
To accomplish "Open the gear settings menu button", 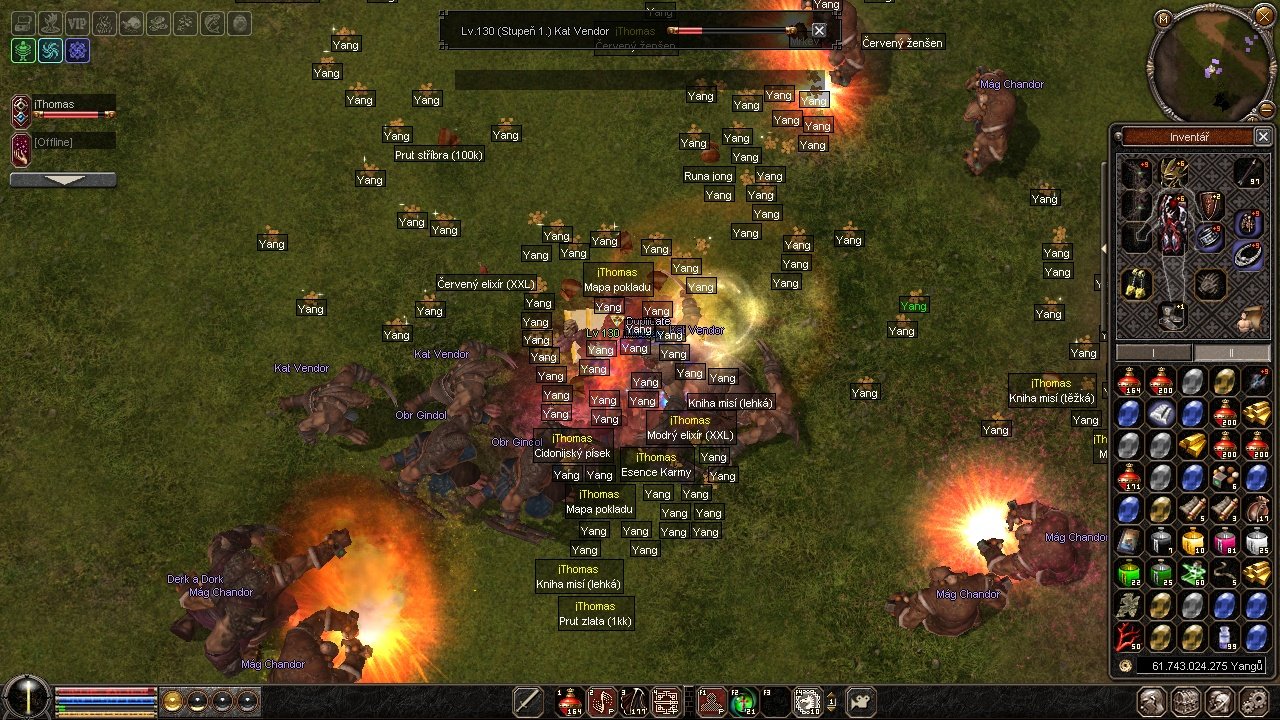I will tap(1257, 701).
